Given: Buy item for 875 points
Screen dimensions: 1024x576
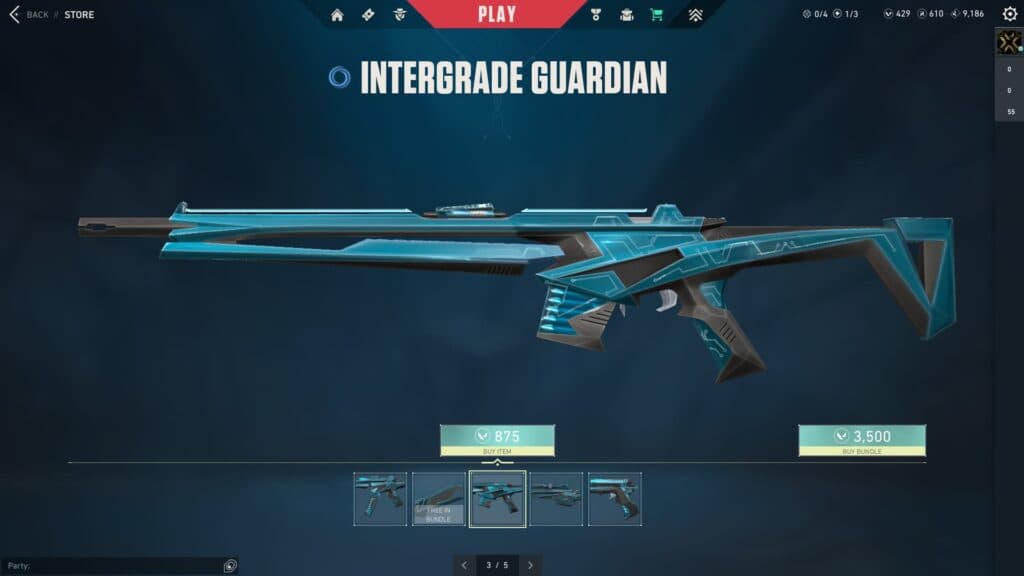Looking at the screenshot, I should (x=497, y=437).
